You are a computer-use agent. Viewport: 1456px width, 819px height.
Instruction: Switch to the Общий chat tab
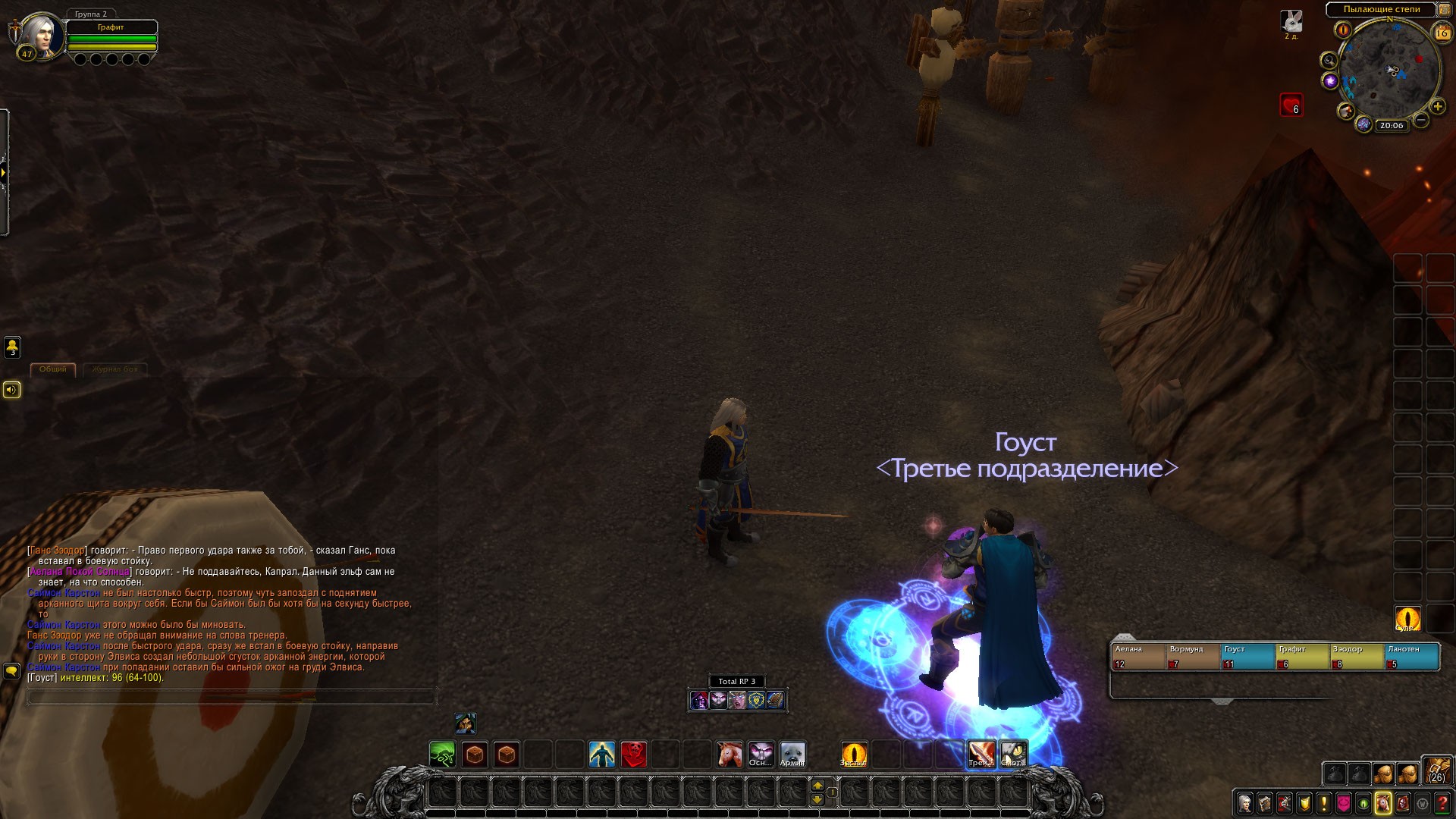tap(52, 369)
